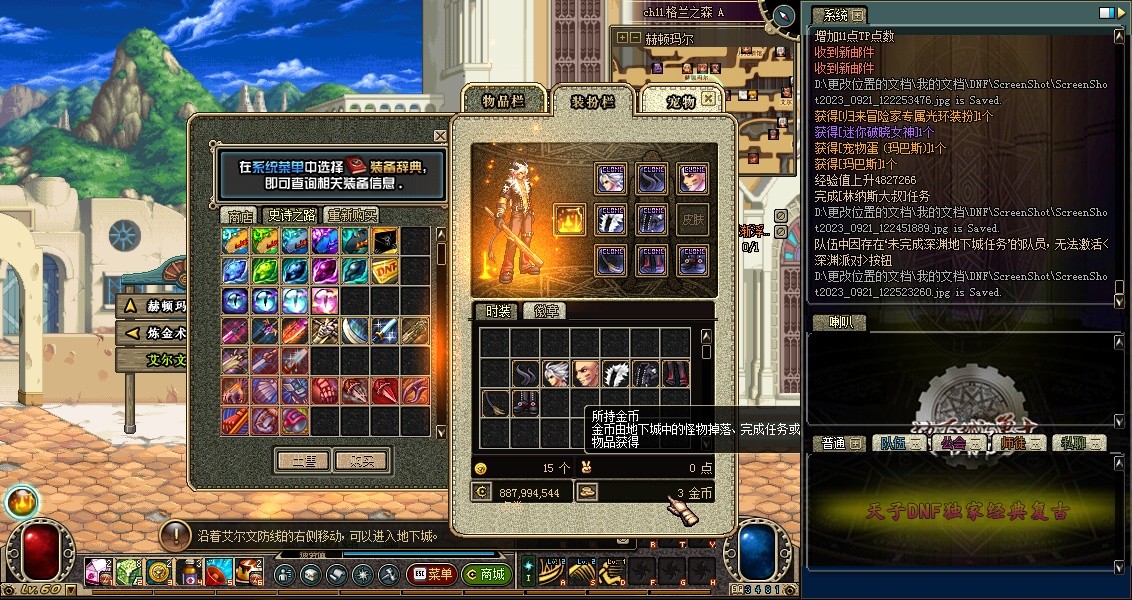Open the ESC 菜单 menu button
Viewport: 1132px width, 600px height.
431,574
